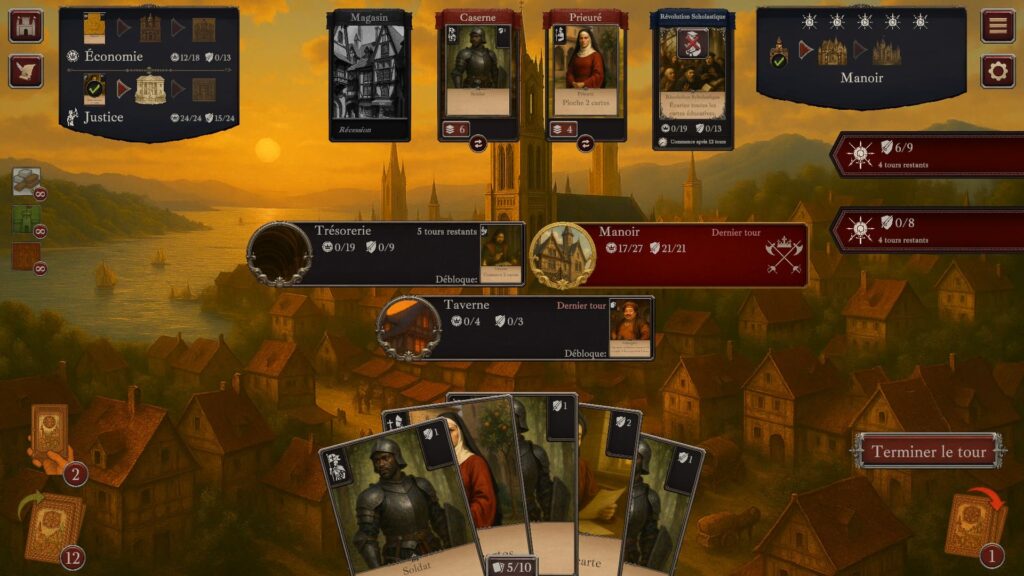This screenshot has height=576, width=1024.
Task: Click the held-card deck showing 2
Action: (x=50, y=435)
